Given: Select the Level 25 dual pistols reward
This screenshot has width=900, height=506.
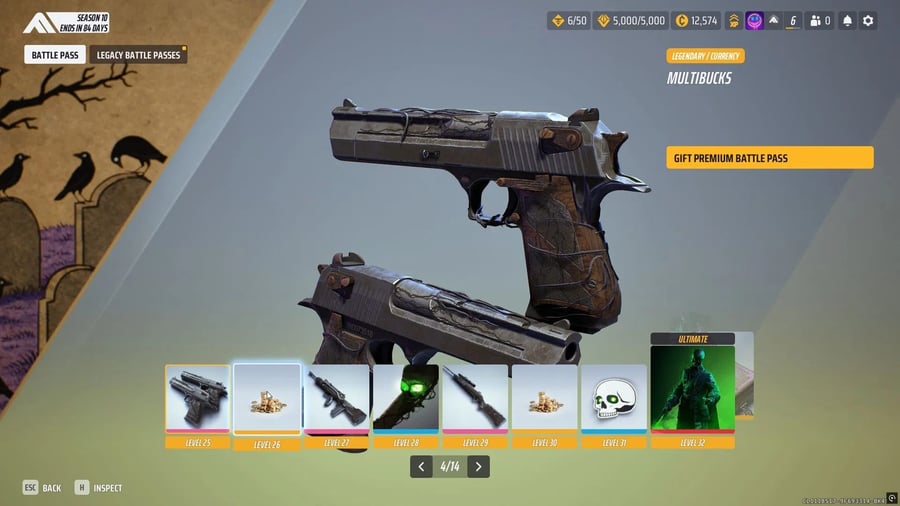Looking at the screenshot, I should click(x=198, y=398).
